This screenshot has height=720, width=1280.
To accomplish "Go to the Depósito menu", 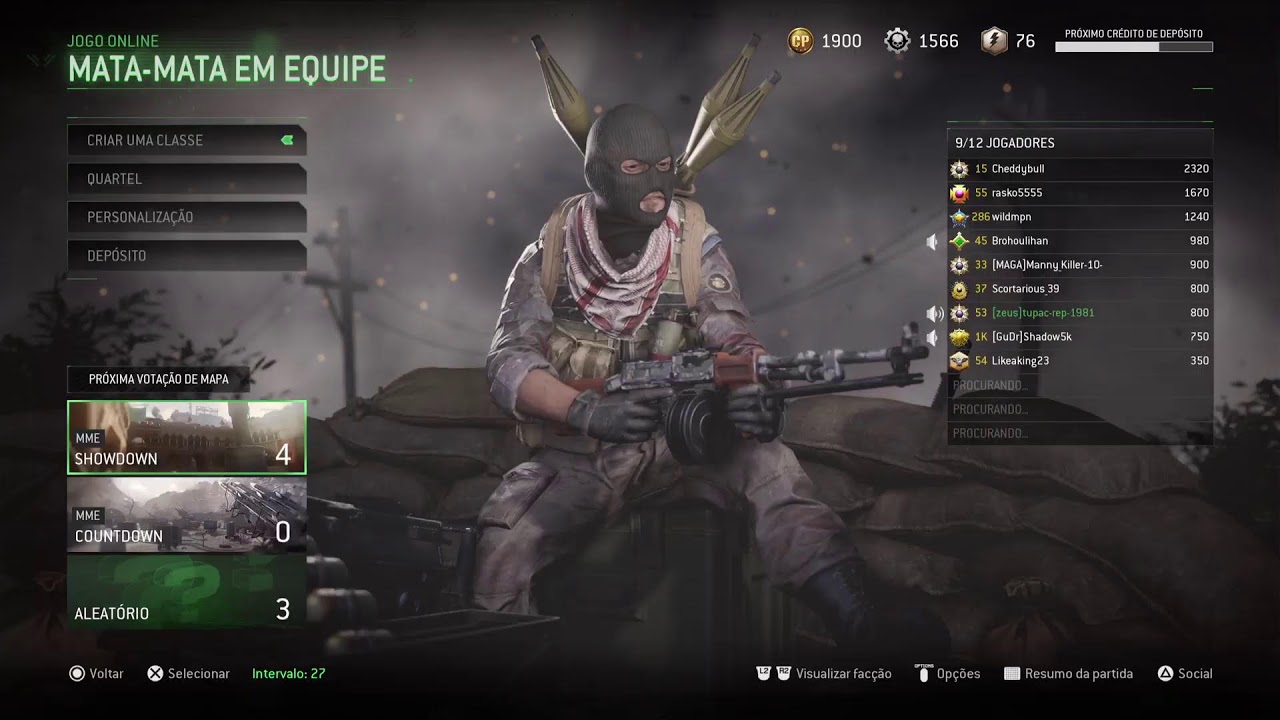I will pyautogui.click(x=186, y=256).
